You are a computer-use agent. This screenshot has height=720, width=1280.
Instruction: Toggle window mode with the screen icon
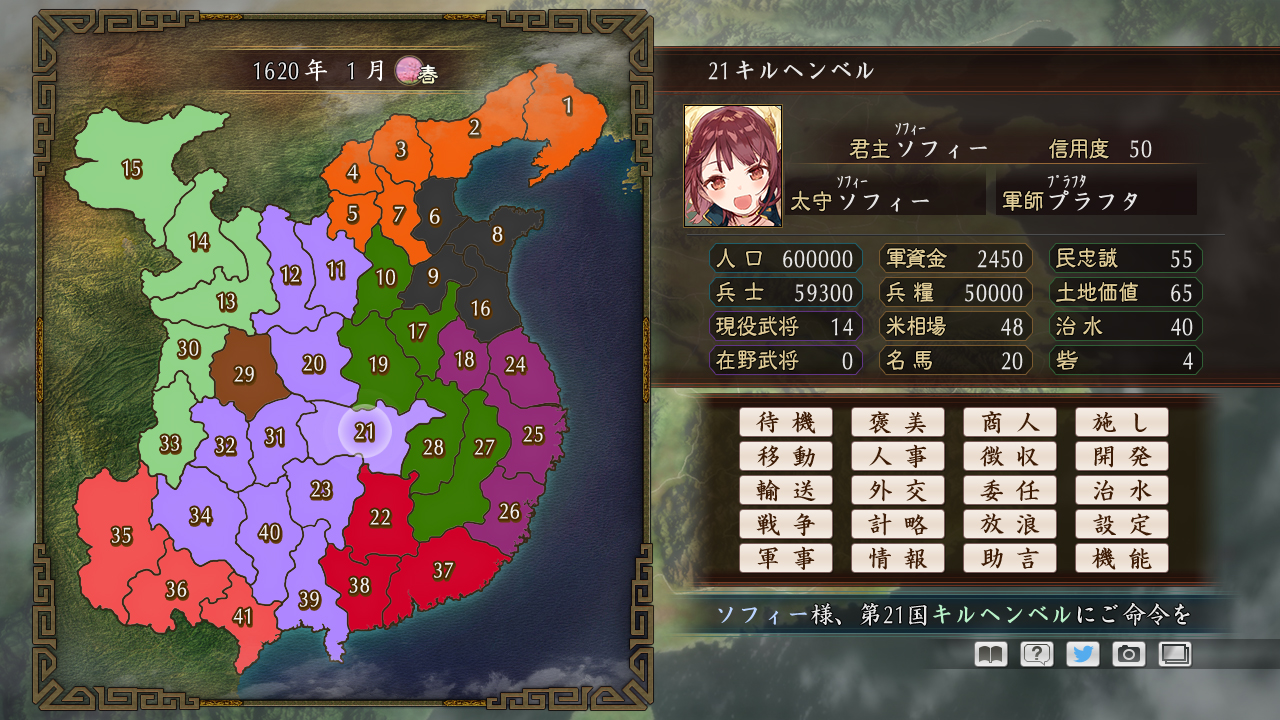1174,654
